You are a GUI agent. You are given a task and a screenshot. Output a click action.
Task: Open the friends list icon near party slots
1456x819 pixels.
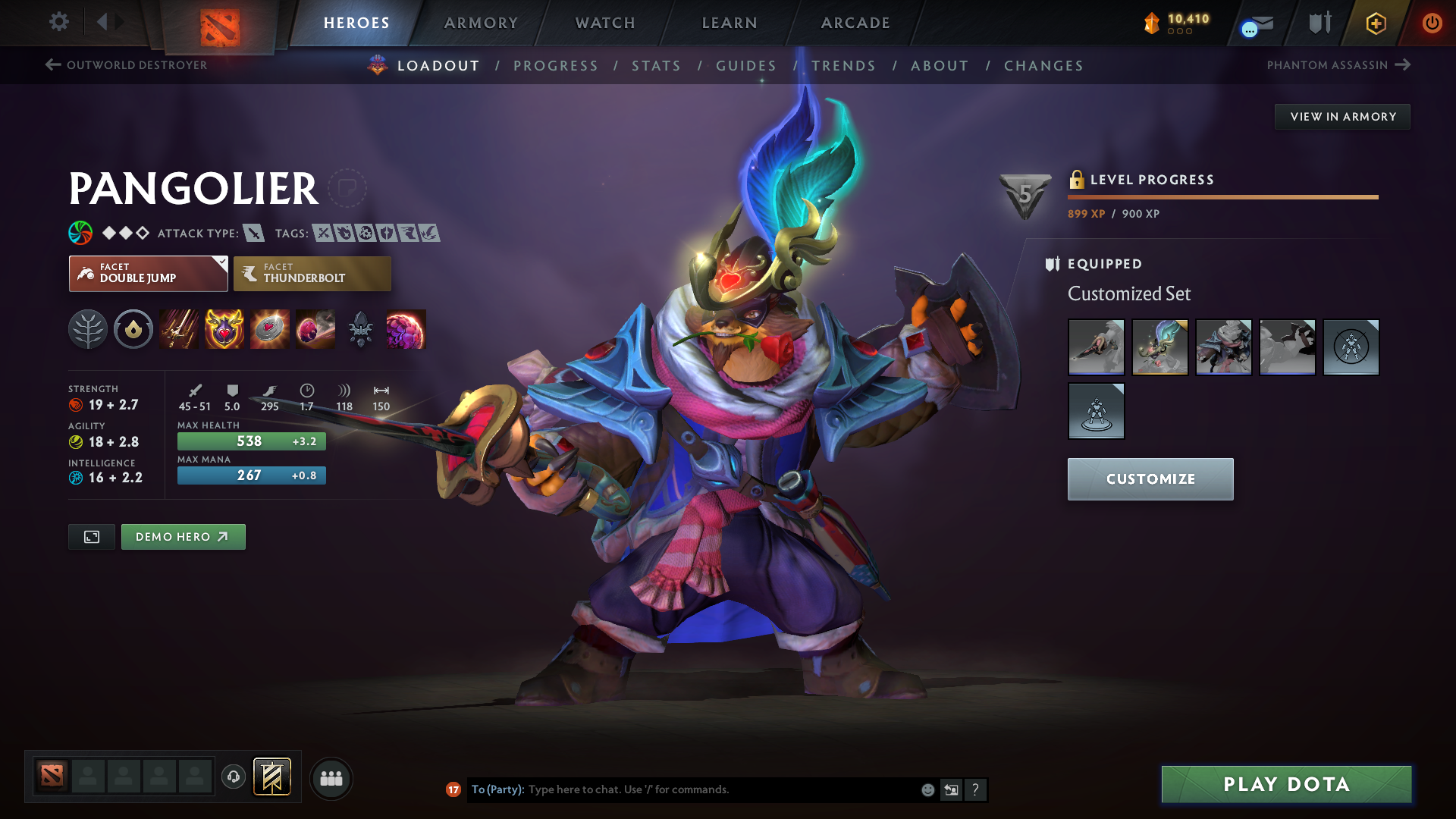coord(331,778)
